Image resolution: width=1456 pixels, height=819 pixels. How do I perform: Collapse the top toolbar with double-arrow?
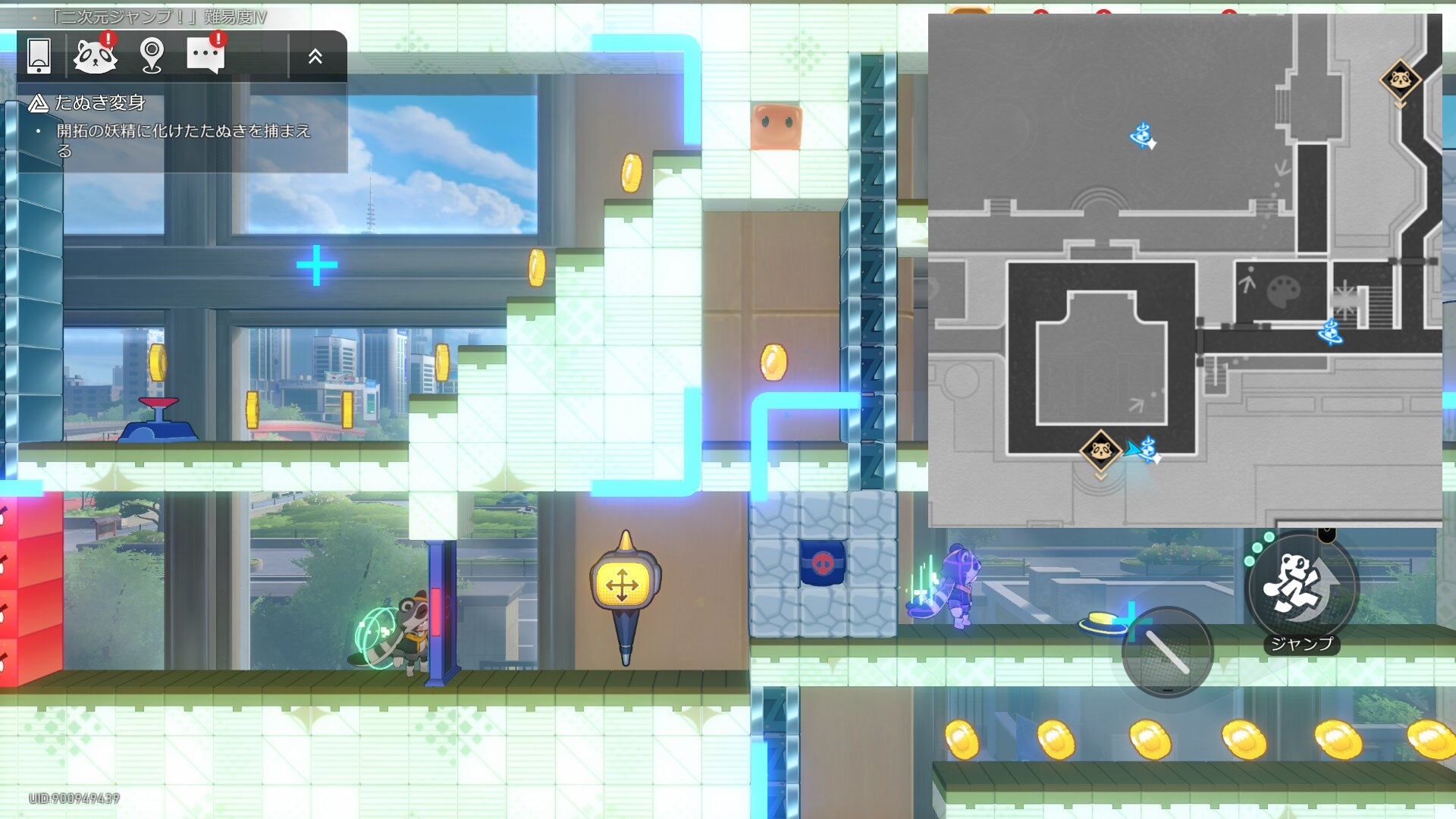point(315,56)
